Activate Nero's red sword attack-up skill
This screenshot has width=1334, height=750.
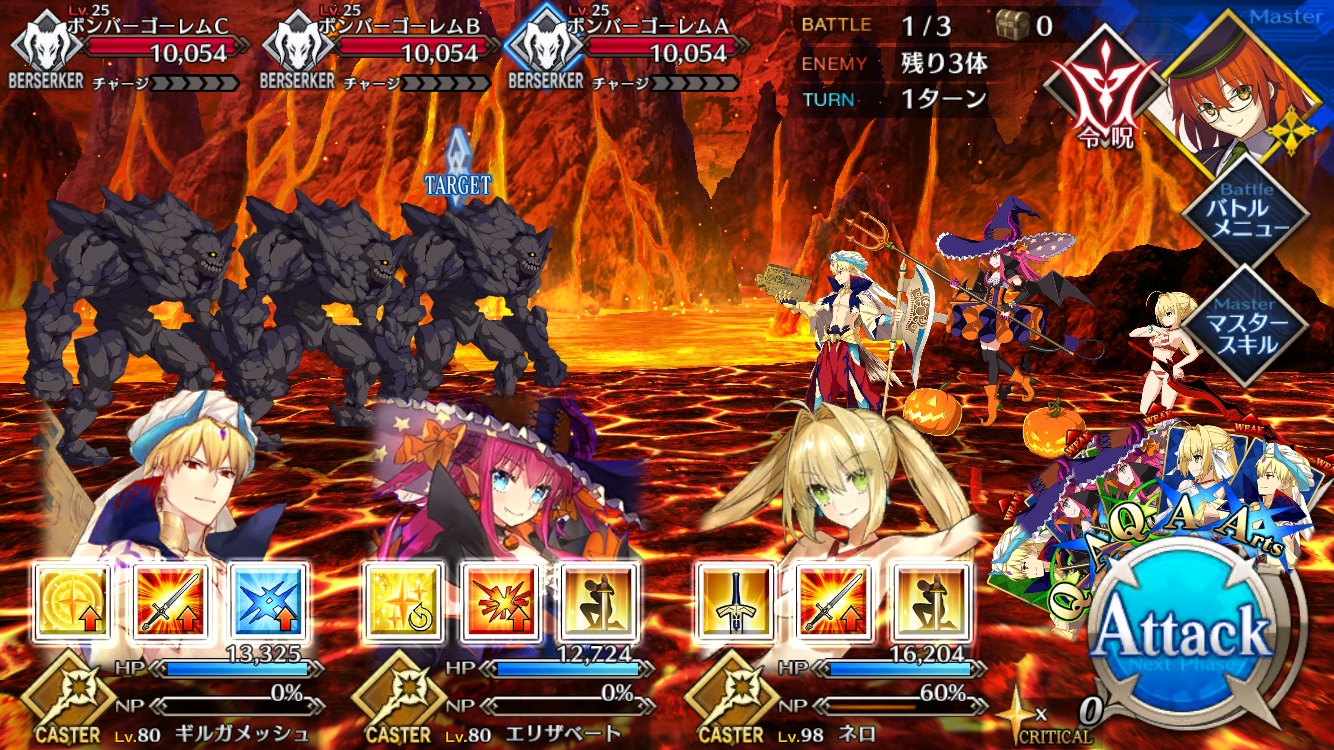tap(832, 602)
